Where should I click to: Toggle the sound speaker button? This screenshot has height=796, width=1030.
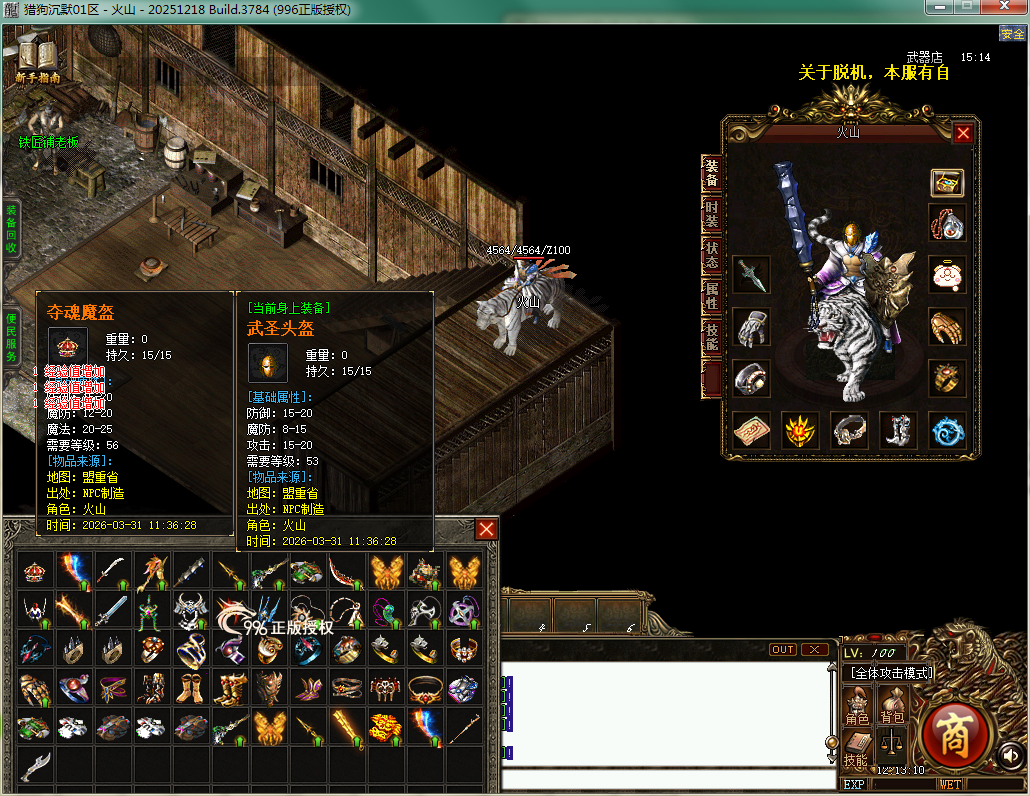(x=1010, y=755)
